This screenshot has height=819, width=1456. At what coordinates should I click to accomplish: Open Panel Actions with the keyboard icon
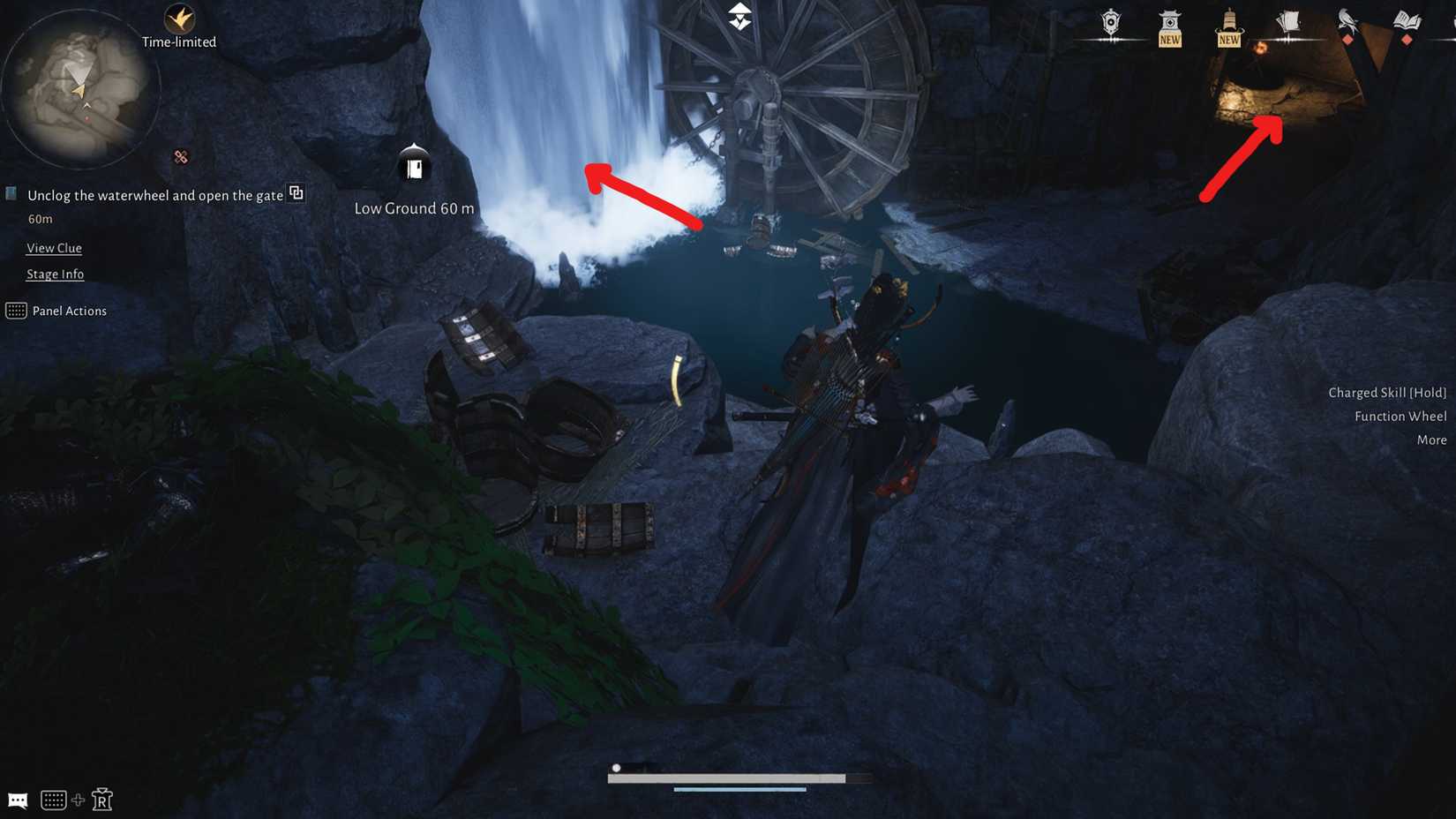click(16, 311)
